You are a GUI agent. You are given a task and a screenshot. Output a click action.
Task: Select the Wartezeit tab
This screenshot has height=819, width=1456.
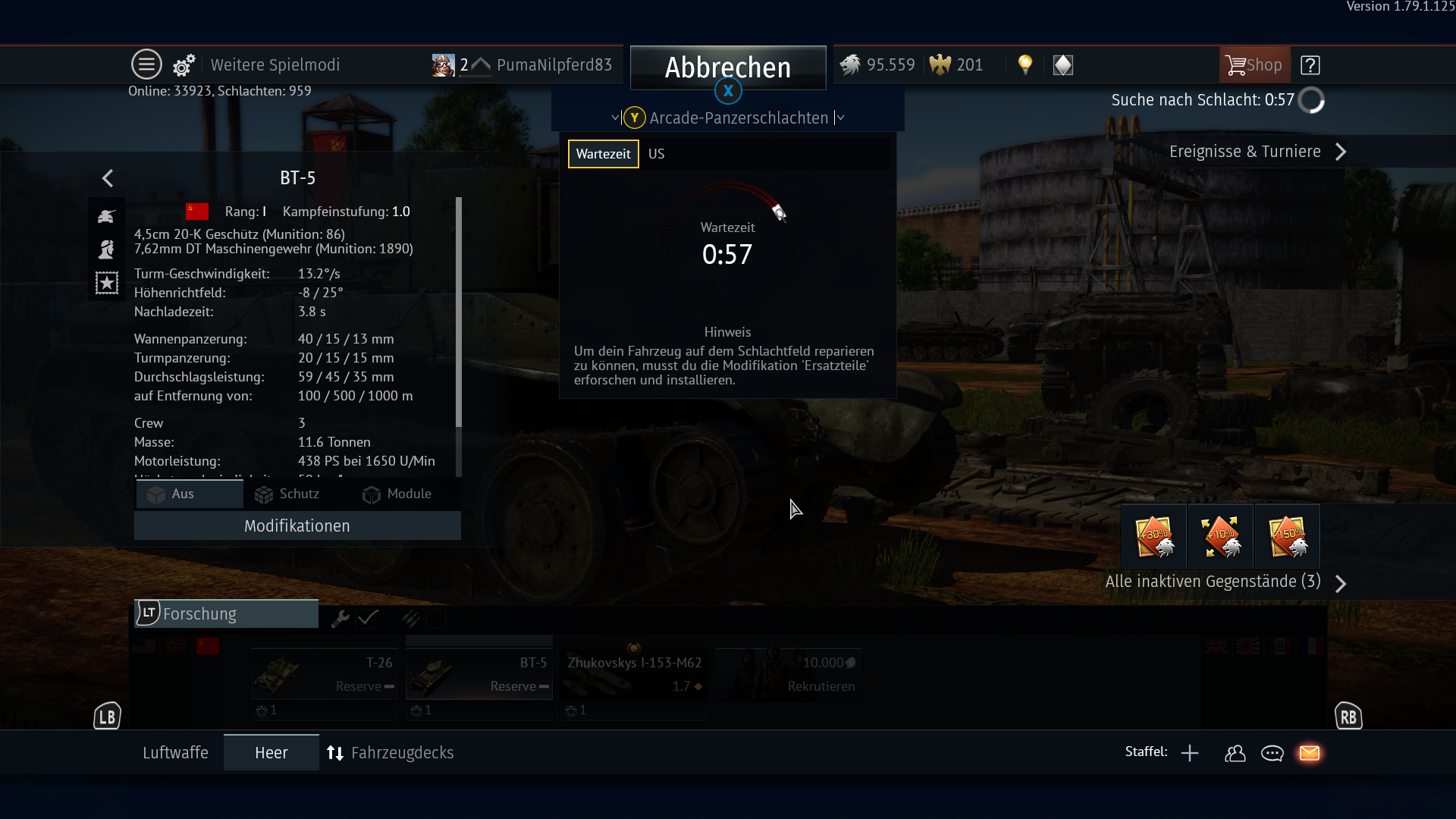[603, 154]
